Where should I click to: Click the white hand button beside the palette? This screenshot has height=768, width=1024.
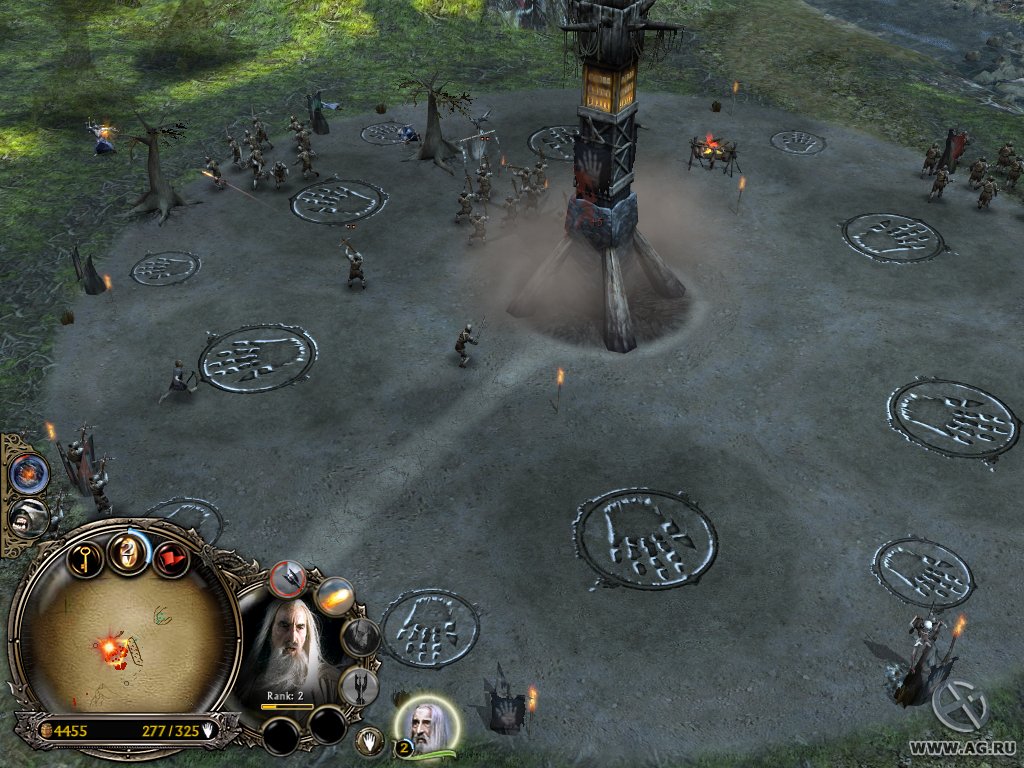coord(370,741)
